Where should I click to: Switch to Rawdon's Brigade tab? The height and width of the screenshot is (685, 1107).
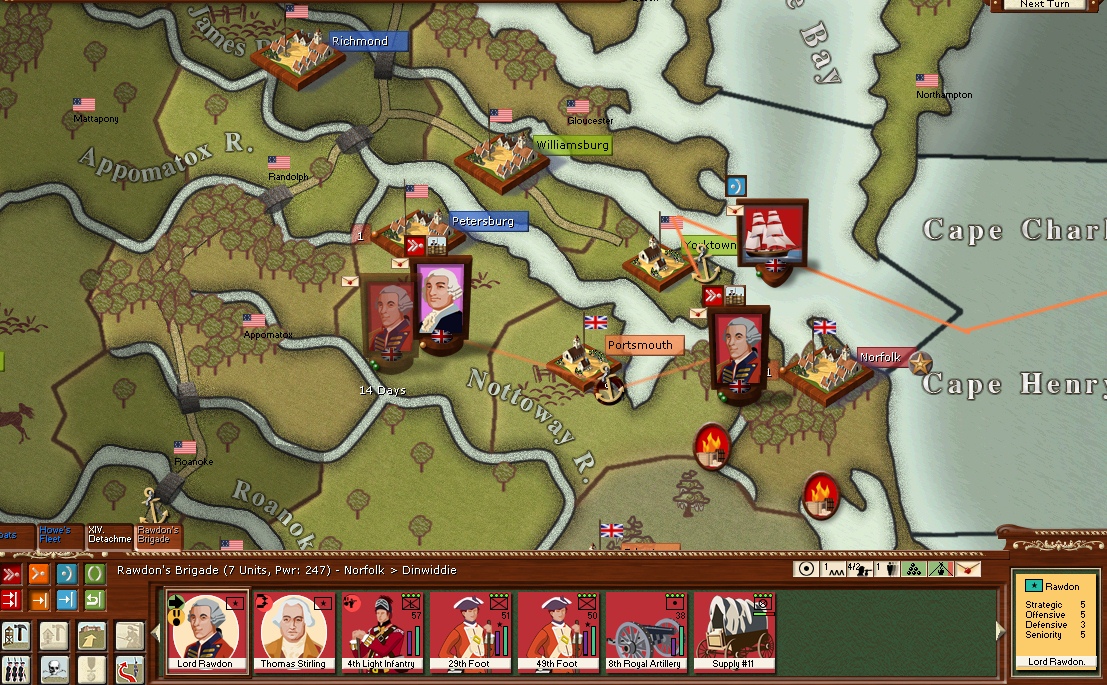click(158, 535)
